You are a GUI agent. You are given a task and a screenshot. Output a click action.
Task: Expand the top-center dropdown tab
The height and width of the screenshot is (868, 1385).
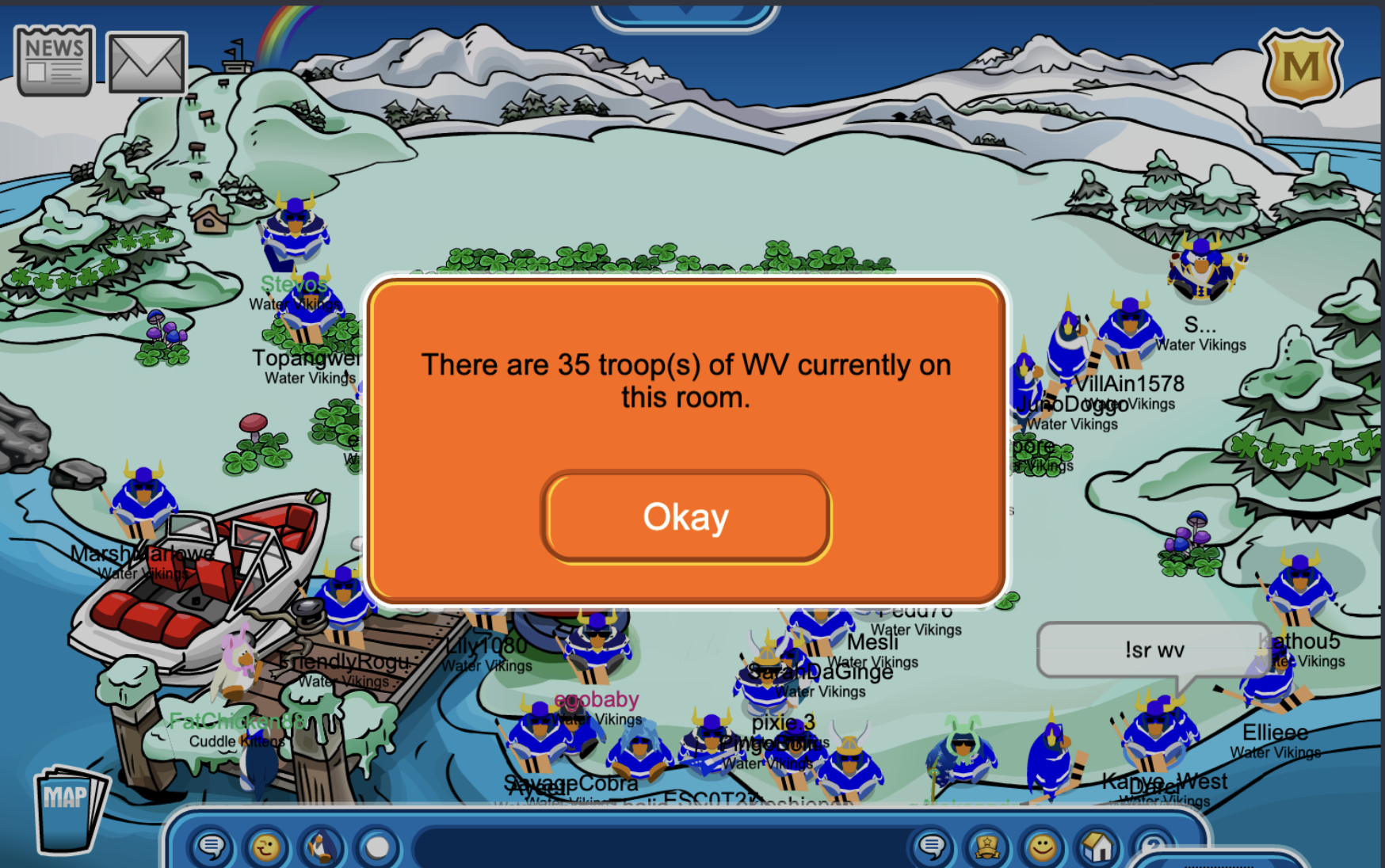(686, 14)
